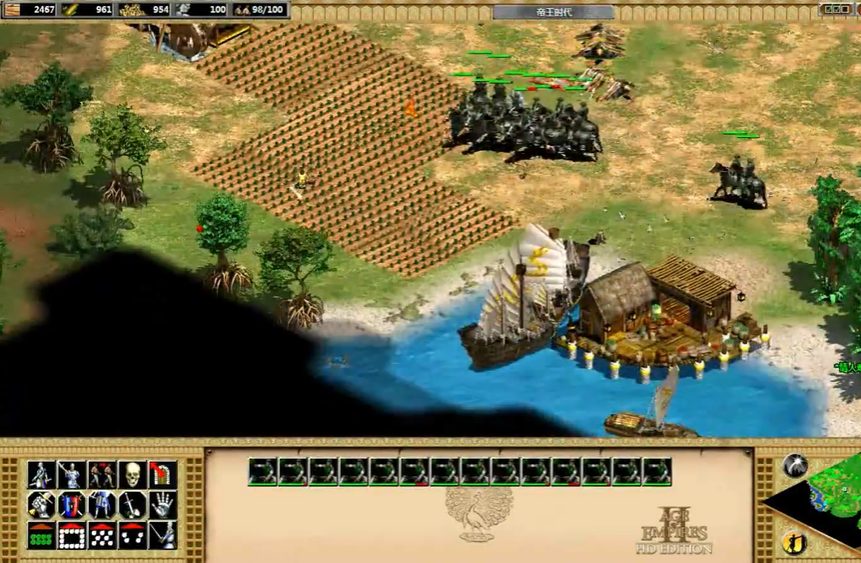Select the garrison command with red arrow
The image size is (861, 563).
coord(162,475)
